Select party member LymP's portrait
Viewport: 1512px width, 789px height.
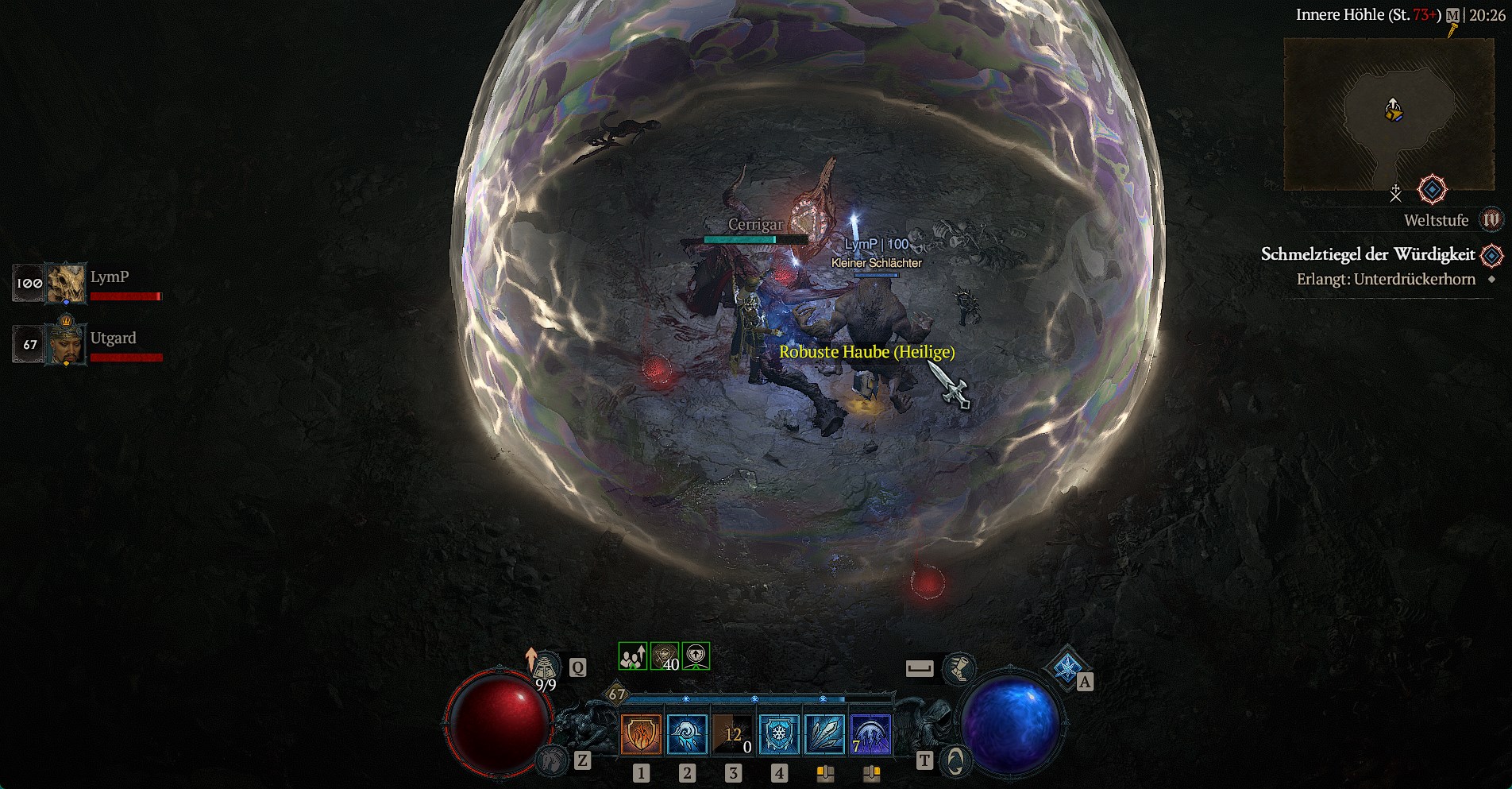(x=66, y=284)
